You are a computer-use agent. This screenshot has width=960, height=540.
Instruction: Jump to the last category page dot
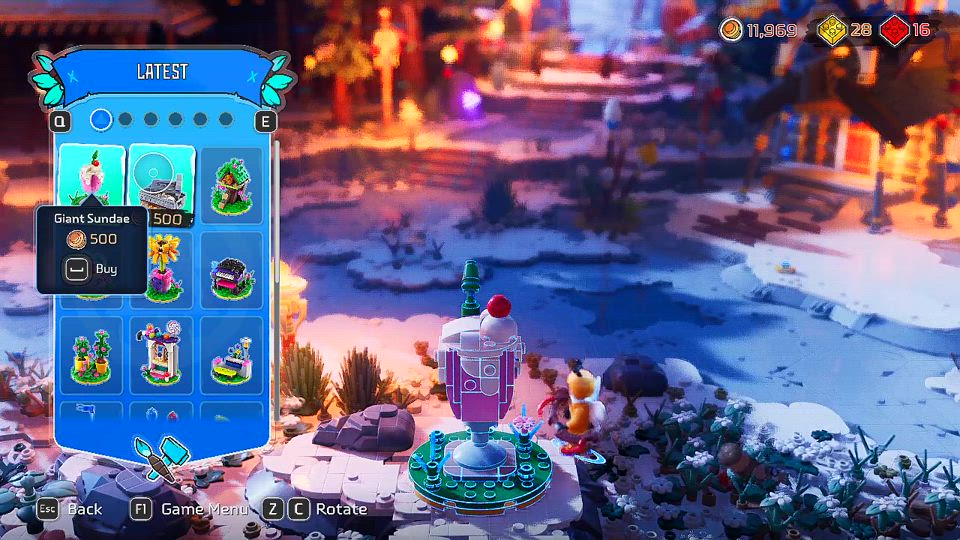(x=226, y=120)
